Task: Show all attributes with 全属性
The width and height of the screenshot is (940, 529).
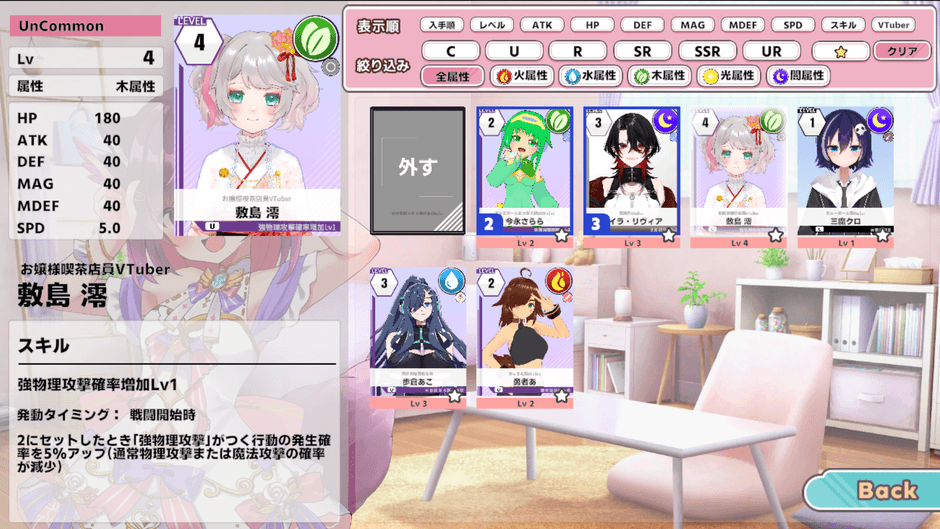Action: point(453,76)
